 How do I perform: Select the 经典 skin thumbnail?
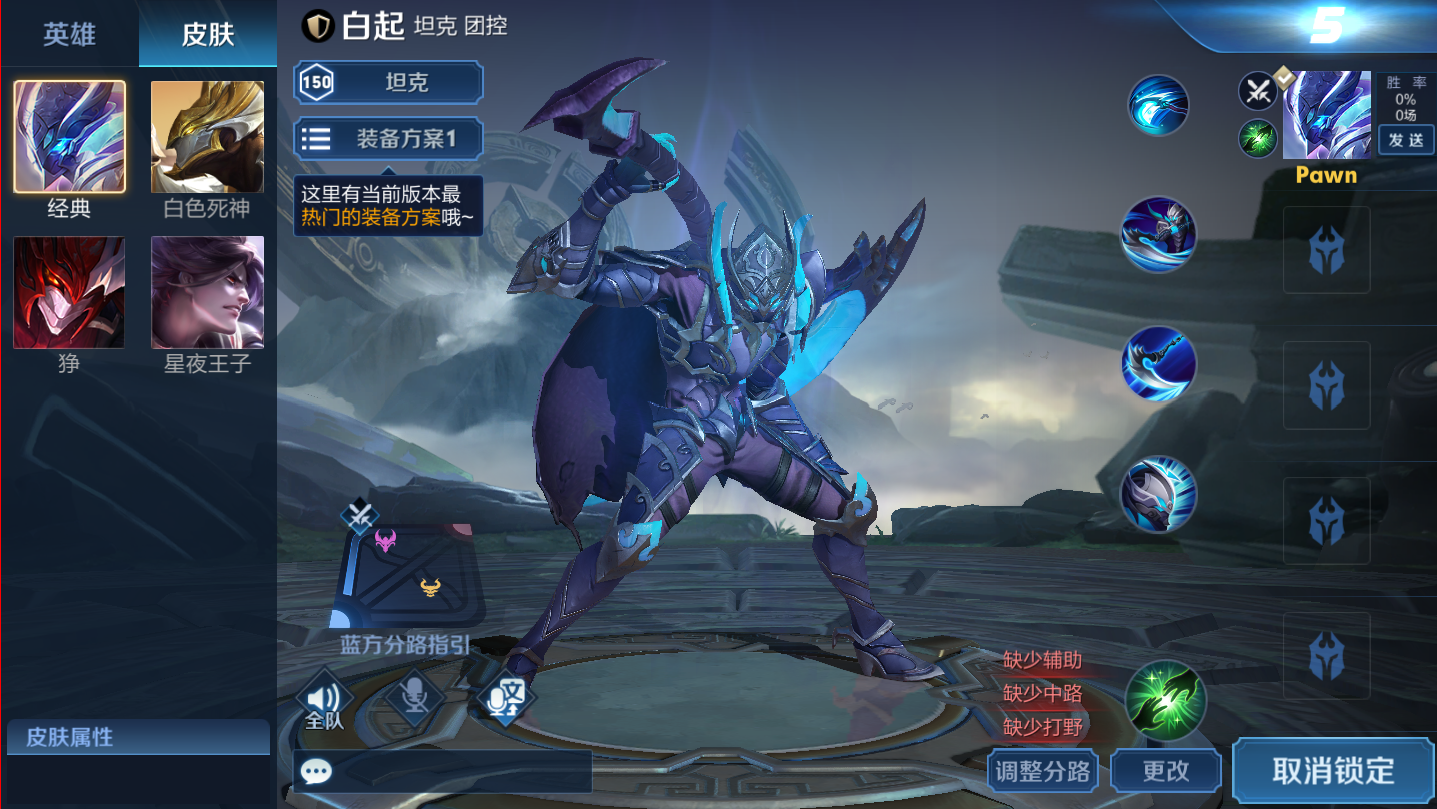[69, 137]
